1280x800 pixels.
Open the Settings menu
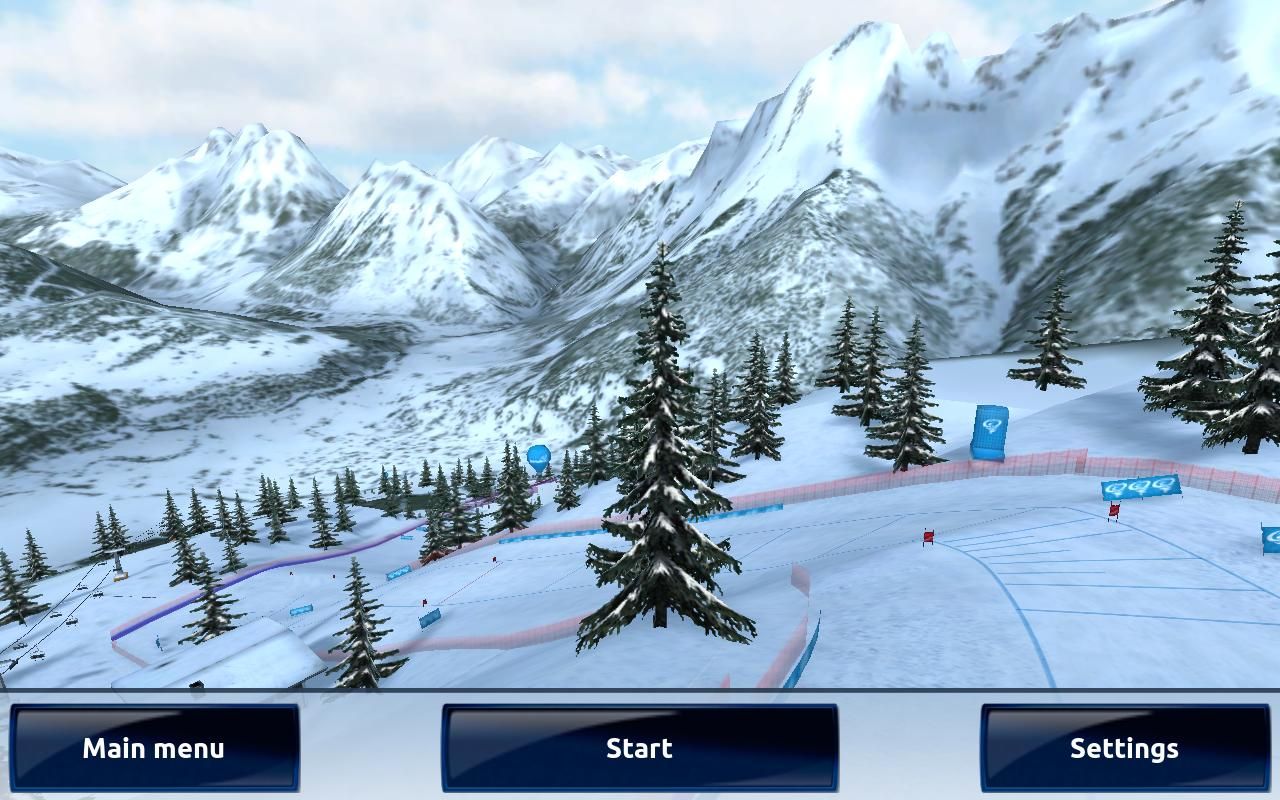pyautogui.click(x=1124, y=746)
